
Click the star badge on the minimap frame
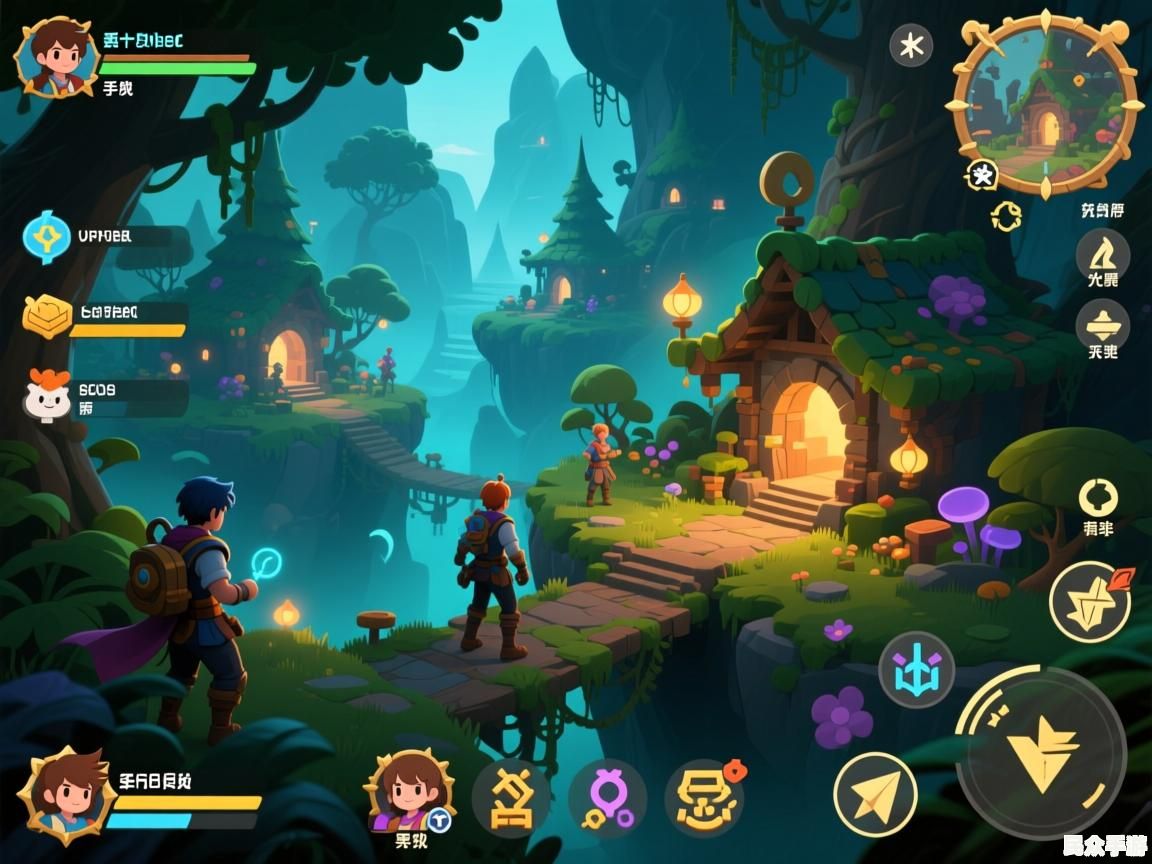click(982, 176)
